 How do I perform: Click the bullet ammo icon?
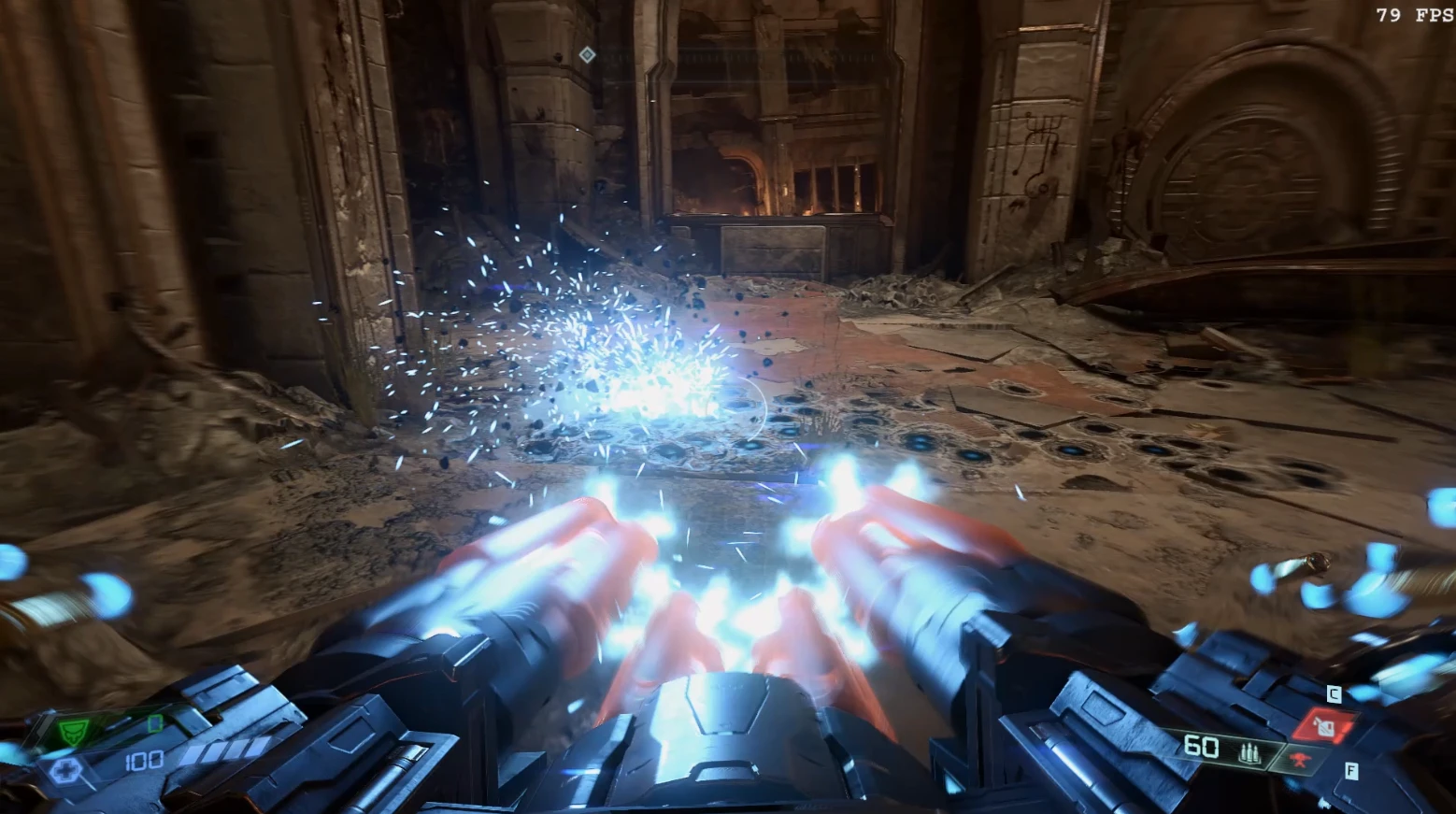[x=1250, y=754]
